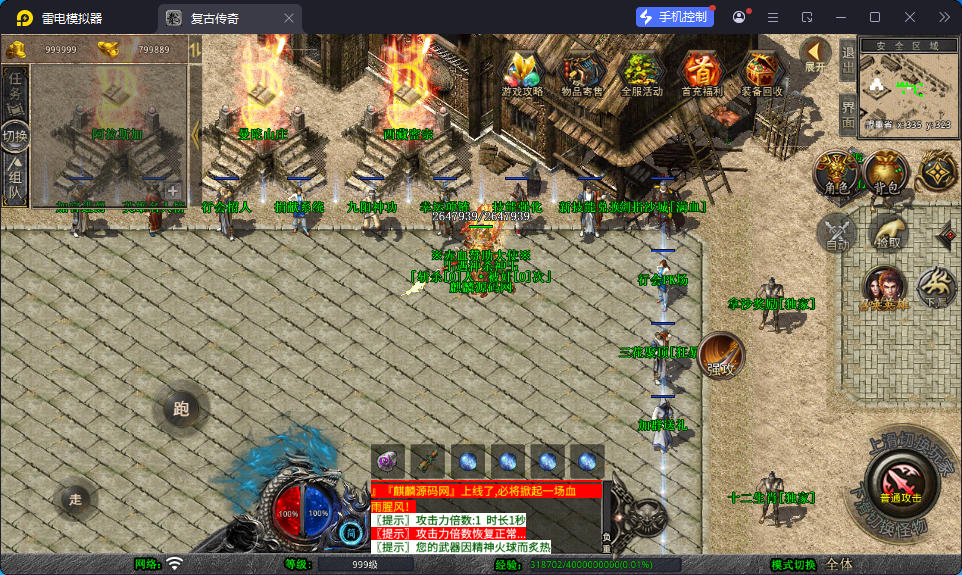The image size is (962, 575).
Task: Collapse the top icon row with 展开 arrow
Action: click(816, 55)
